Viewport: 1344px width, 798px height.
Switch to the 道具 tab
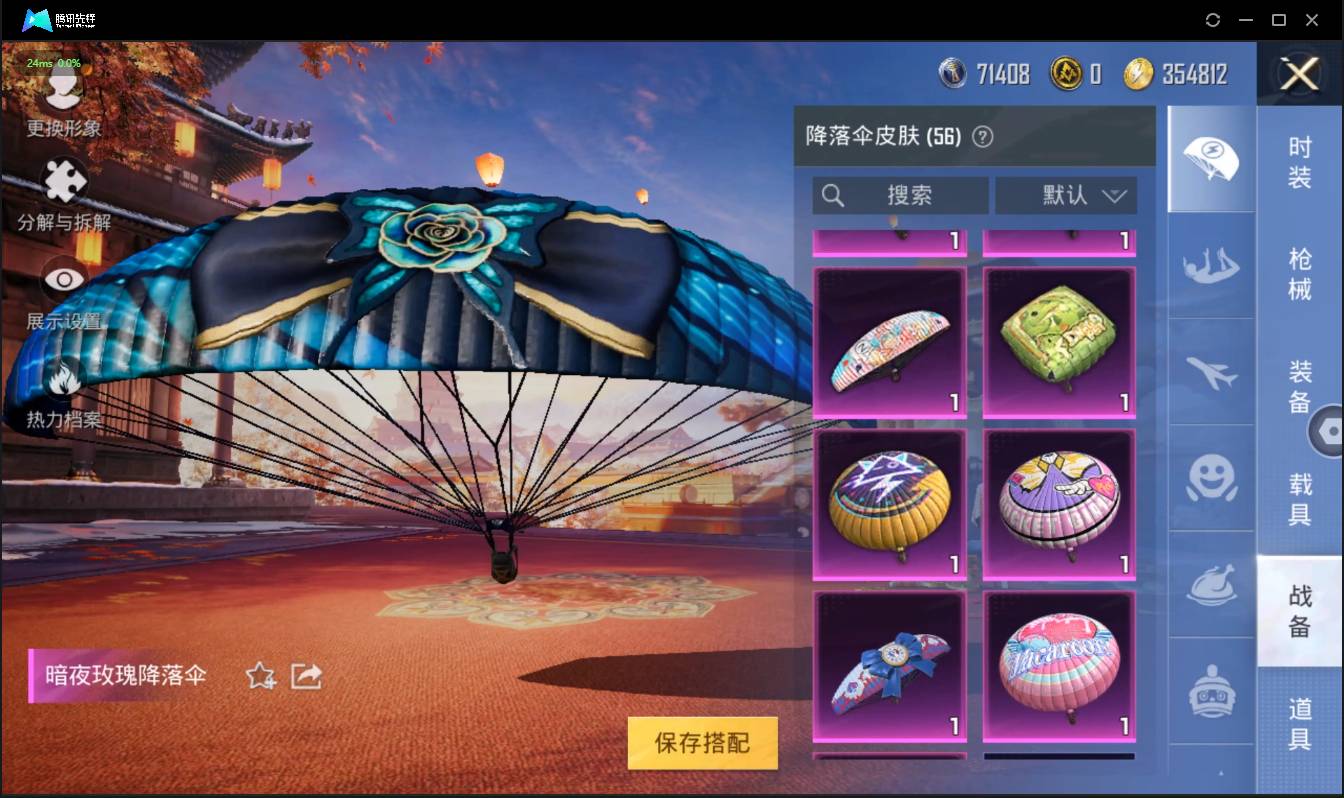(x=1300, y=713)
